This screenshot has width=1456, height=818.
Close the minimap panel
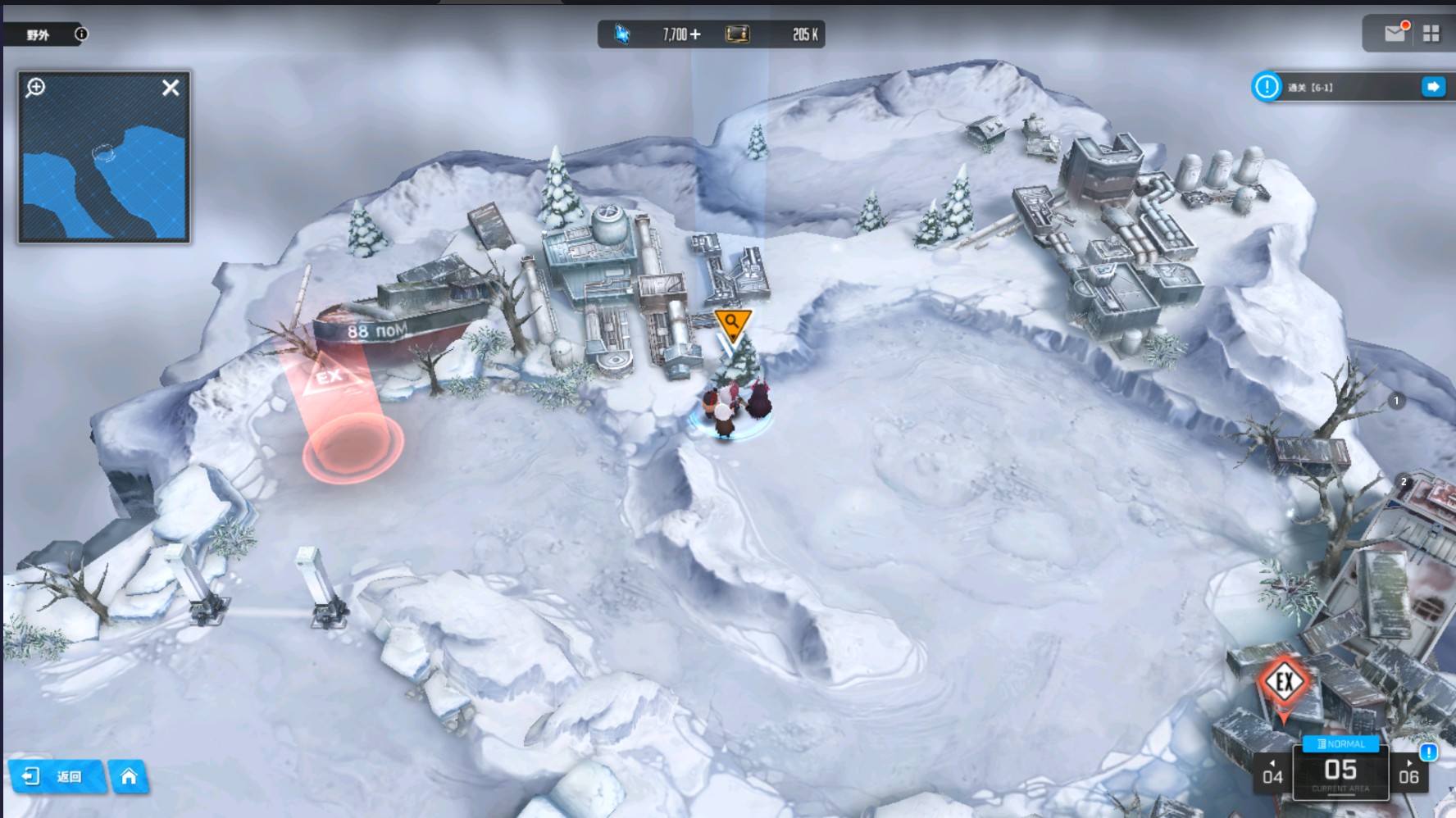[171, 88]
